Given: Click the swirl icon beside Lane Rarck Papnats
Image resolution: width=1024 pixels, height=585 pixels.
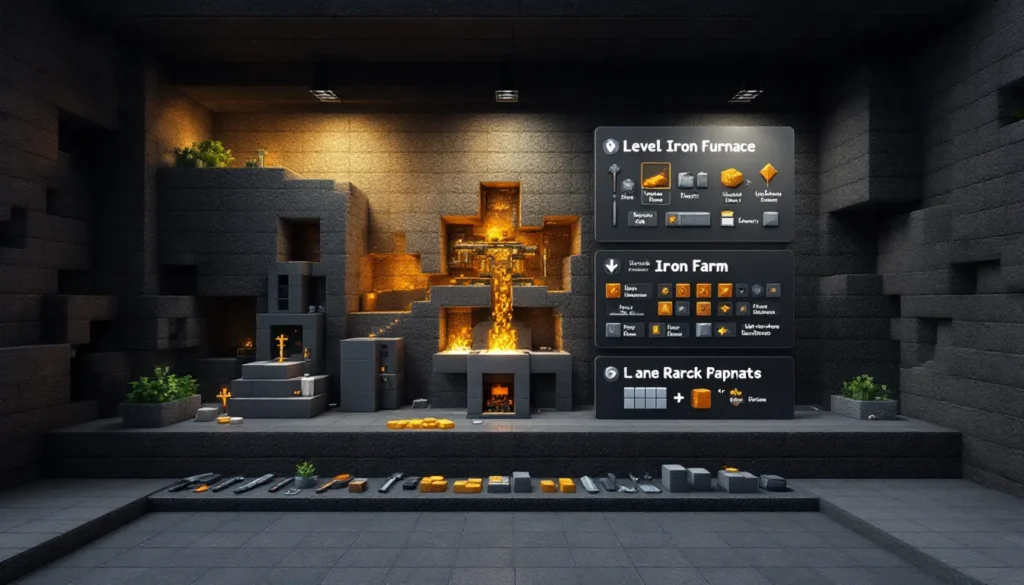Looking at the screenshot, I should pyautogui.click(x=611, y=373).
